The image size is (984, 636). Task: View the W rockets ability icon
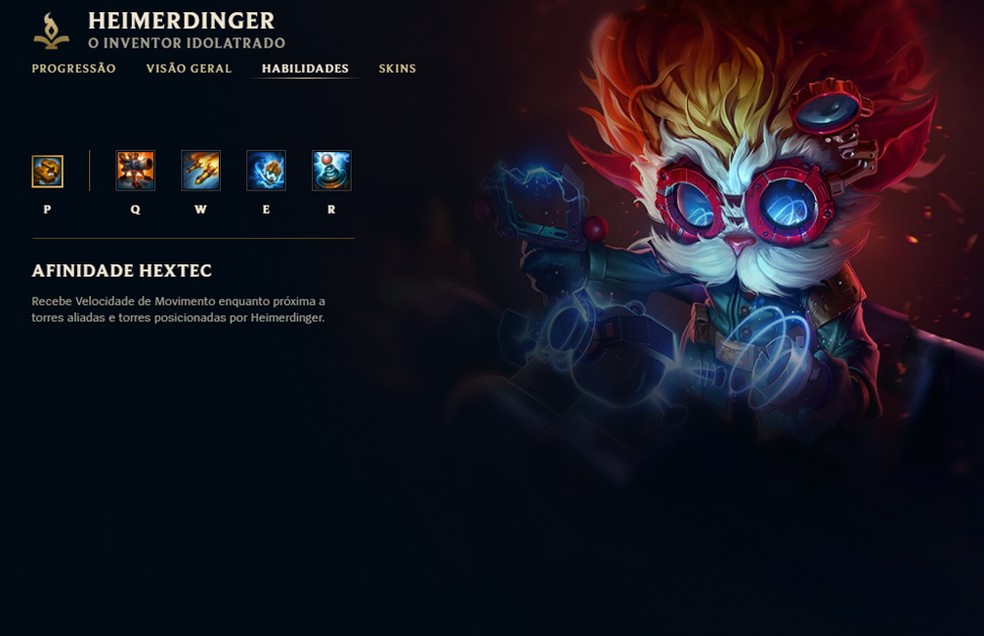(x=201, y=171)
